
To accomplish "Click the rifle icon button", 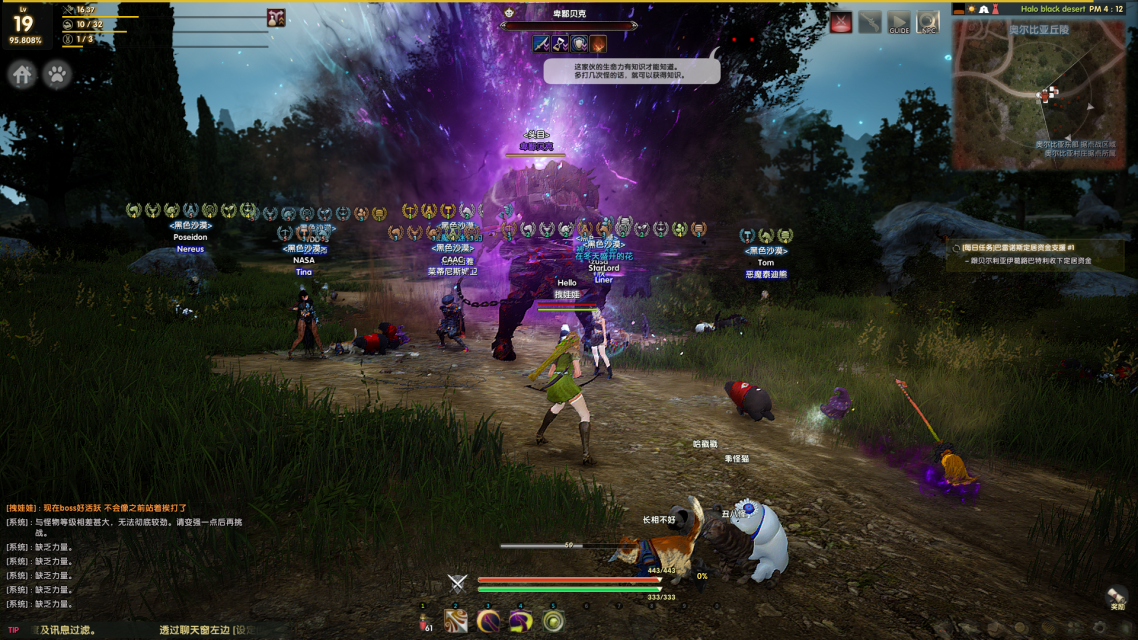I will click(870, 22).
